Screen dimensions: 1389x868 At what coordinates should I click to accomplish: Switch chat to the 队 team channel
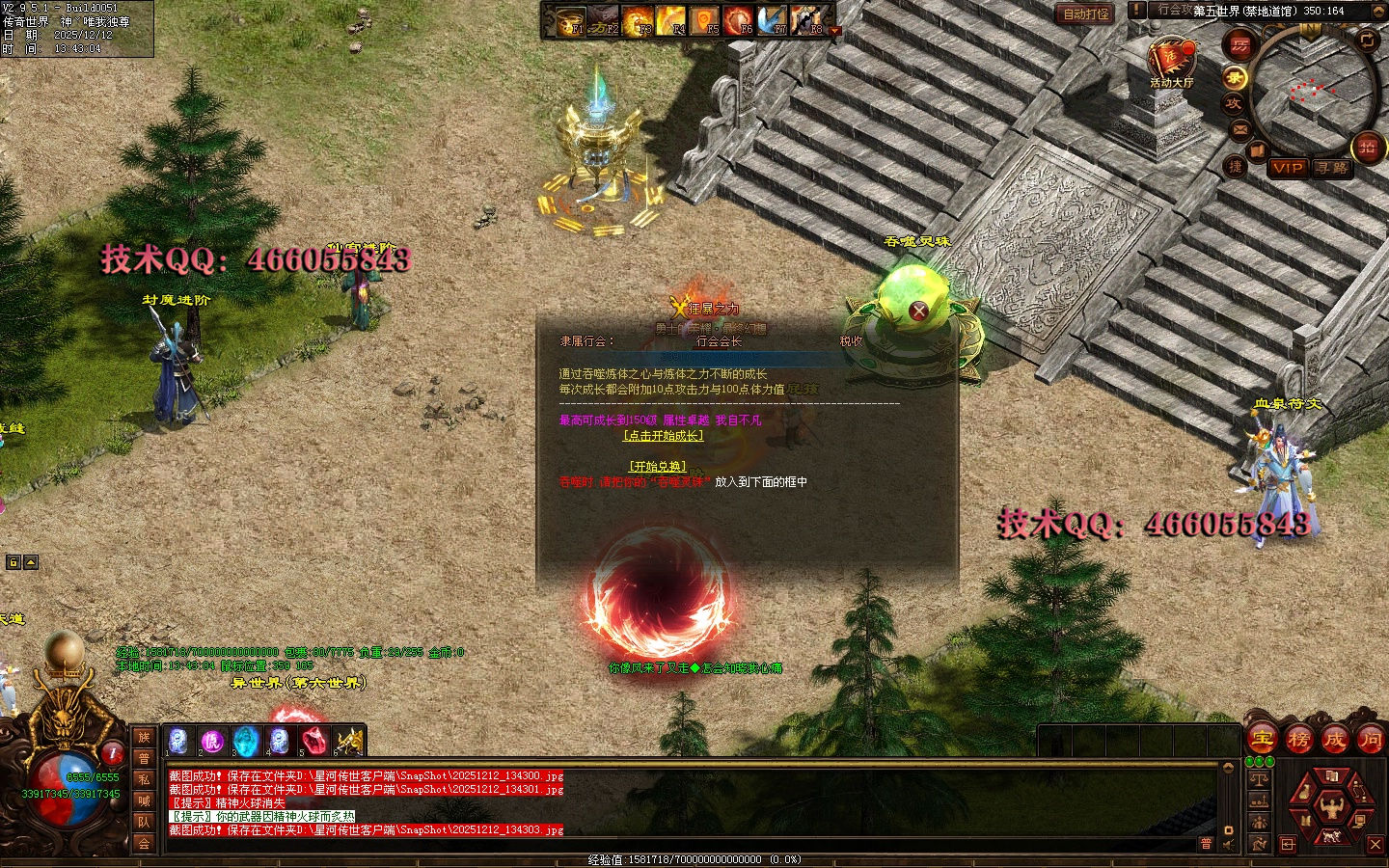[x=144, y=822]
